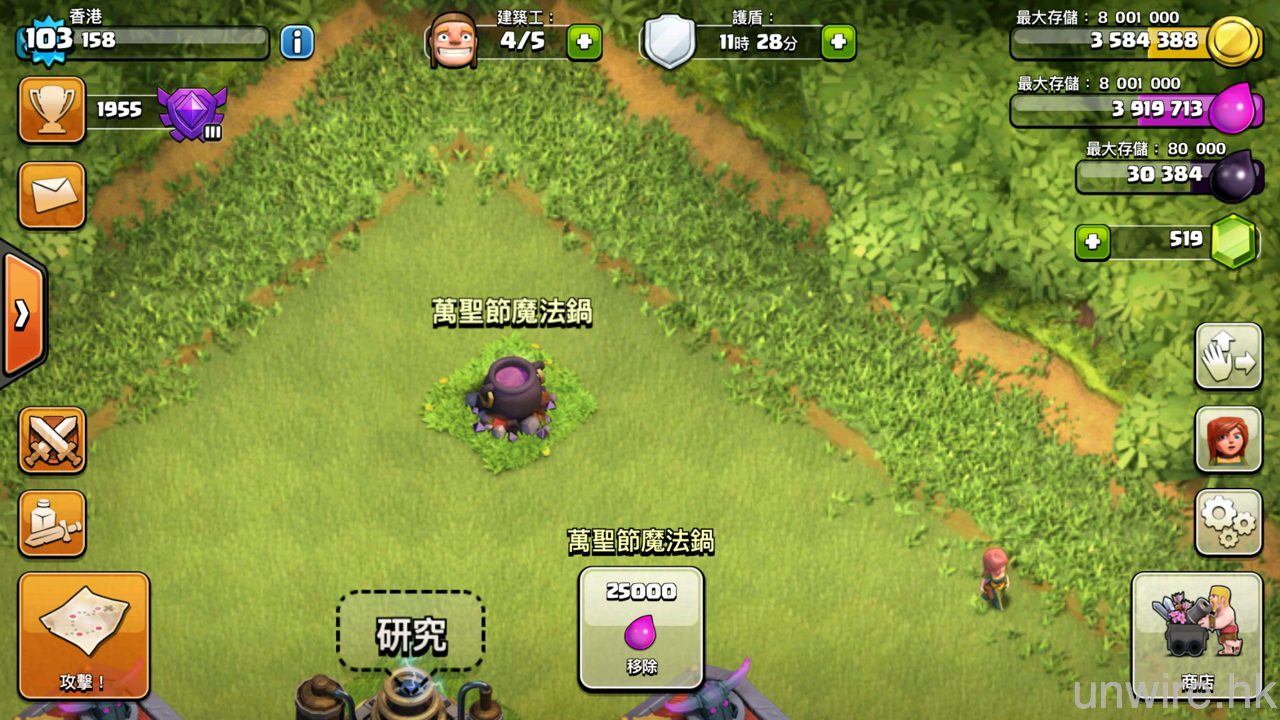Open the crossed swords battle log

click(52, 440)
